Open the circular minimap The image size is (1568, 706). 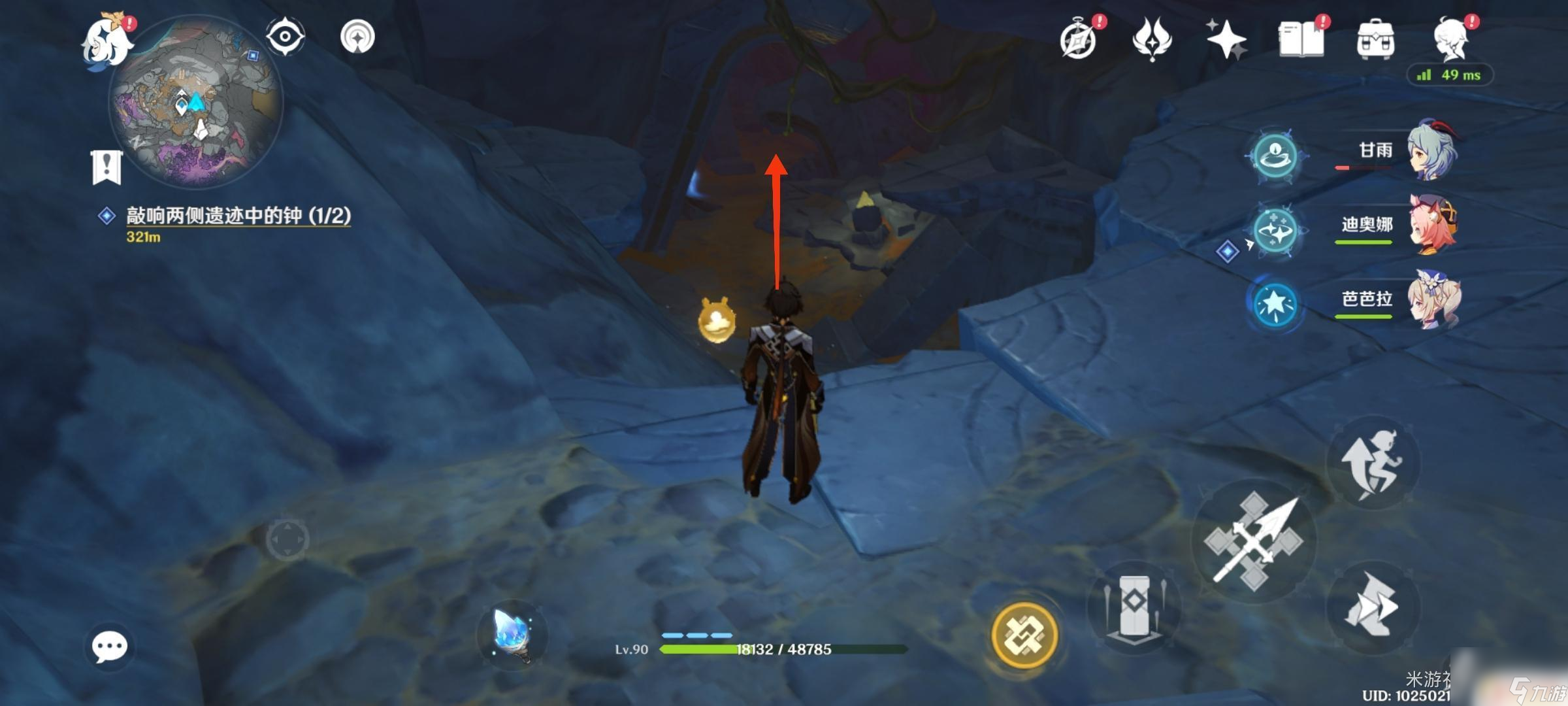[x=196, y=105]
